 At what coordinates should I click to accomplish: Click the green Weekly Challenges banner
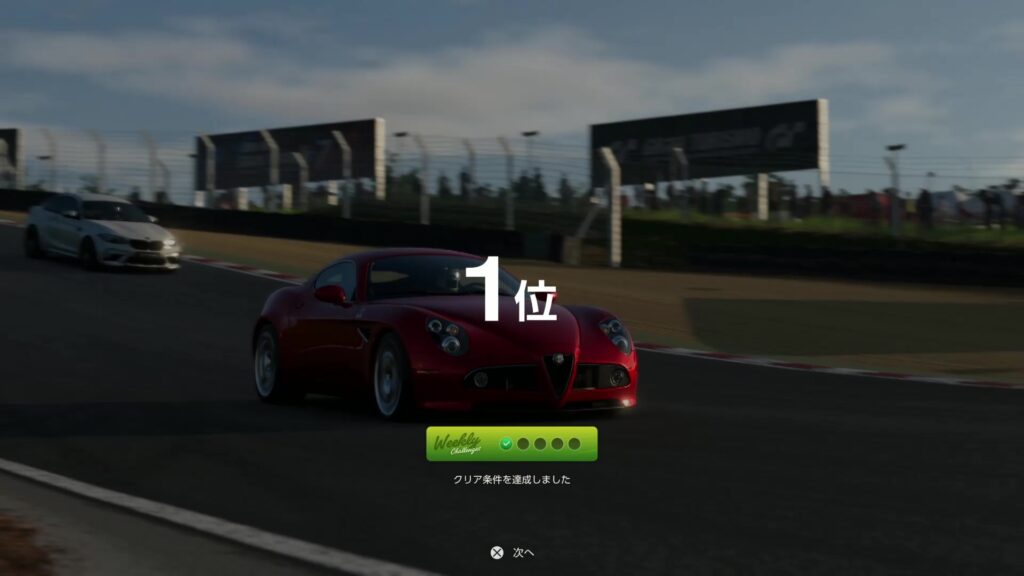(x=511, y=444)
